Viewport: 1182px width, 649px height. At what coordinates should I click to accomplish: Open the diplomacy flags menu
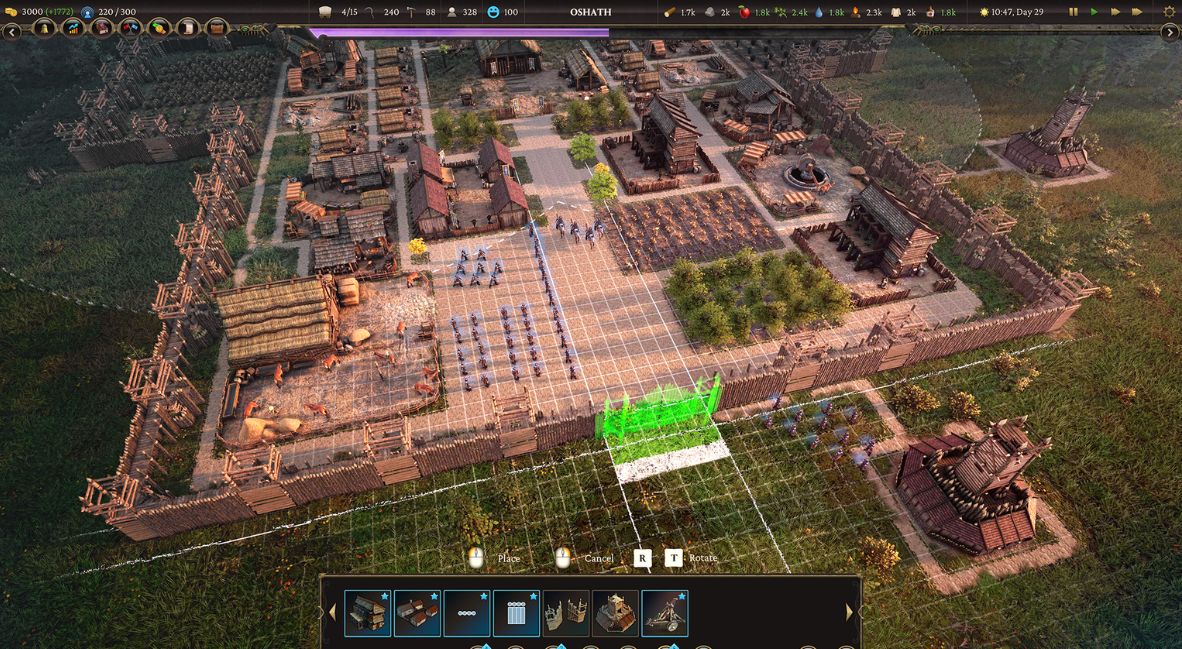tap(131, 28)
